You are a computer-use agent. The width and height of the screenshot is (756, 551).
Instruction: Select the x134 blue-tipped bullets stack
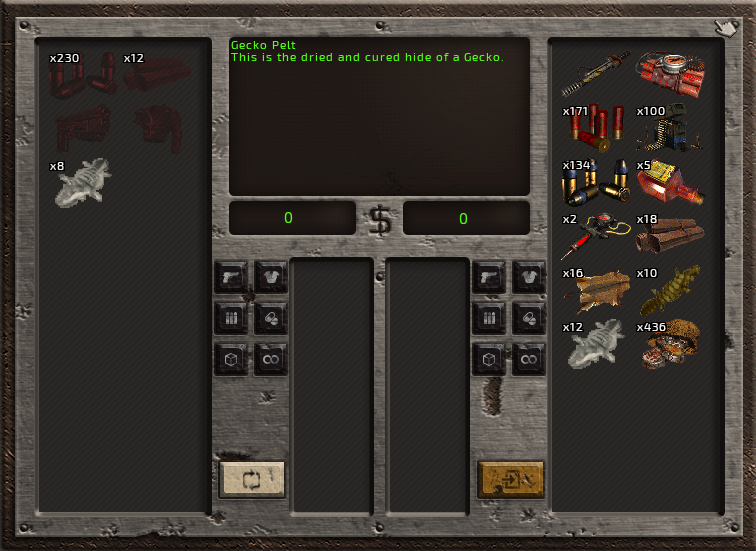(x=597, y=181)
